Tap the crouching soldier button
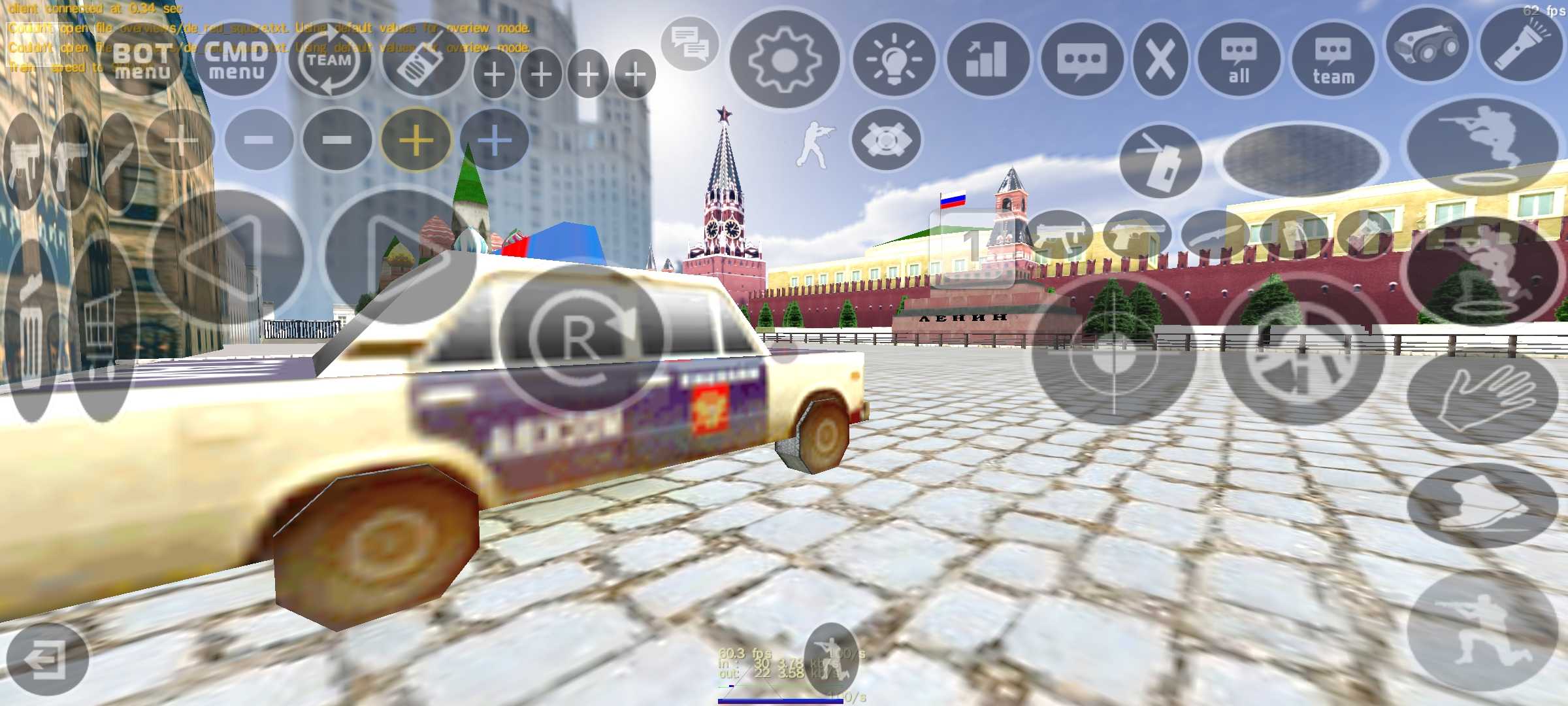The width and height of the screenshot is (1568, 706). [x=1482, y=631]
